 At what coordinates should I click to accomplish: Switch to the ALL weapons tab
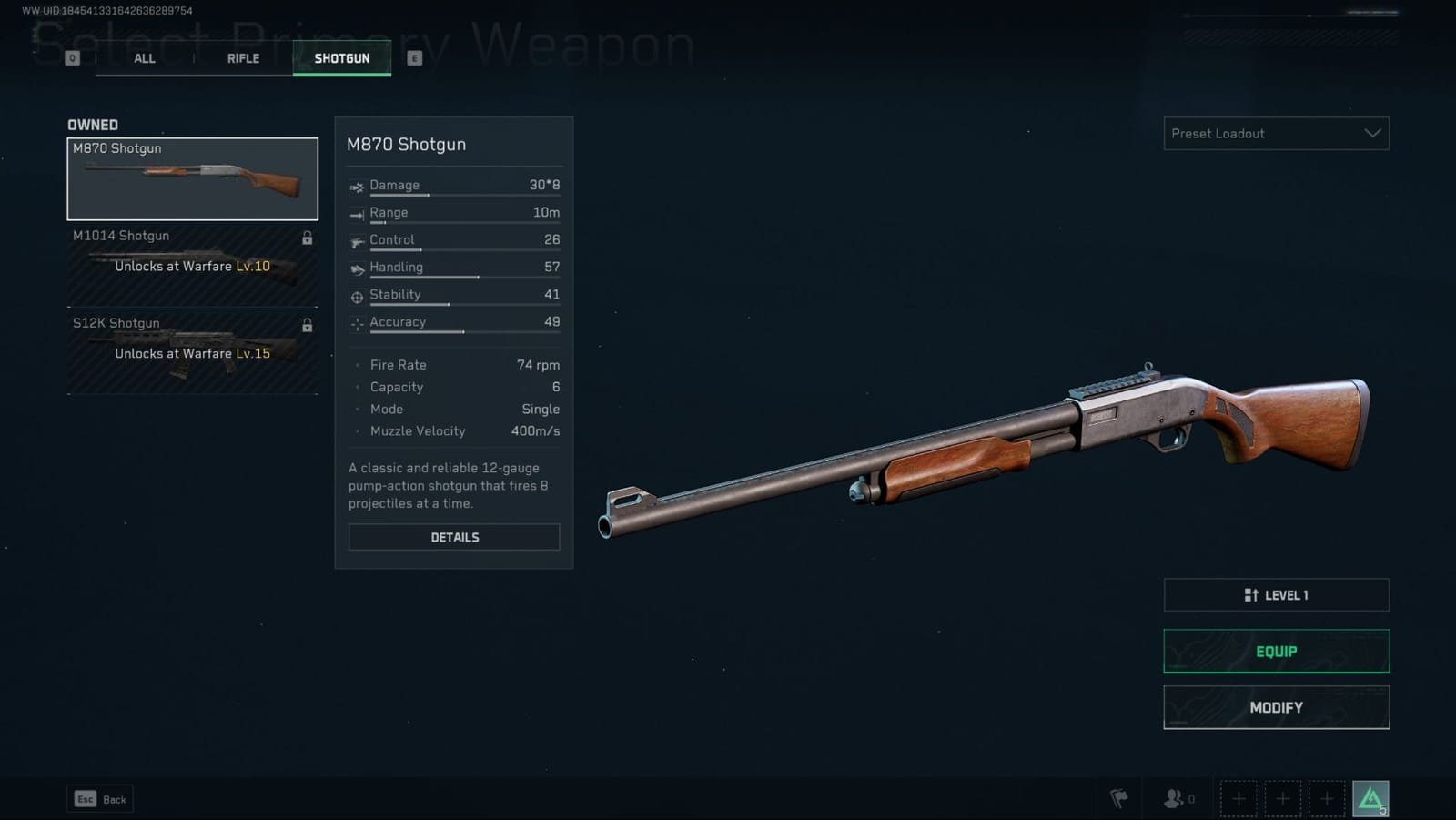point(144,58)
